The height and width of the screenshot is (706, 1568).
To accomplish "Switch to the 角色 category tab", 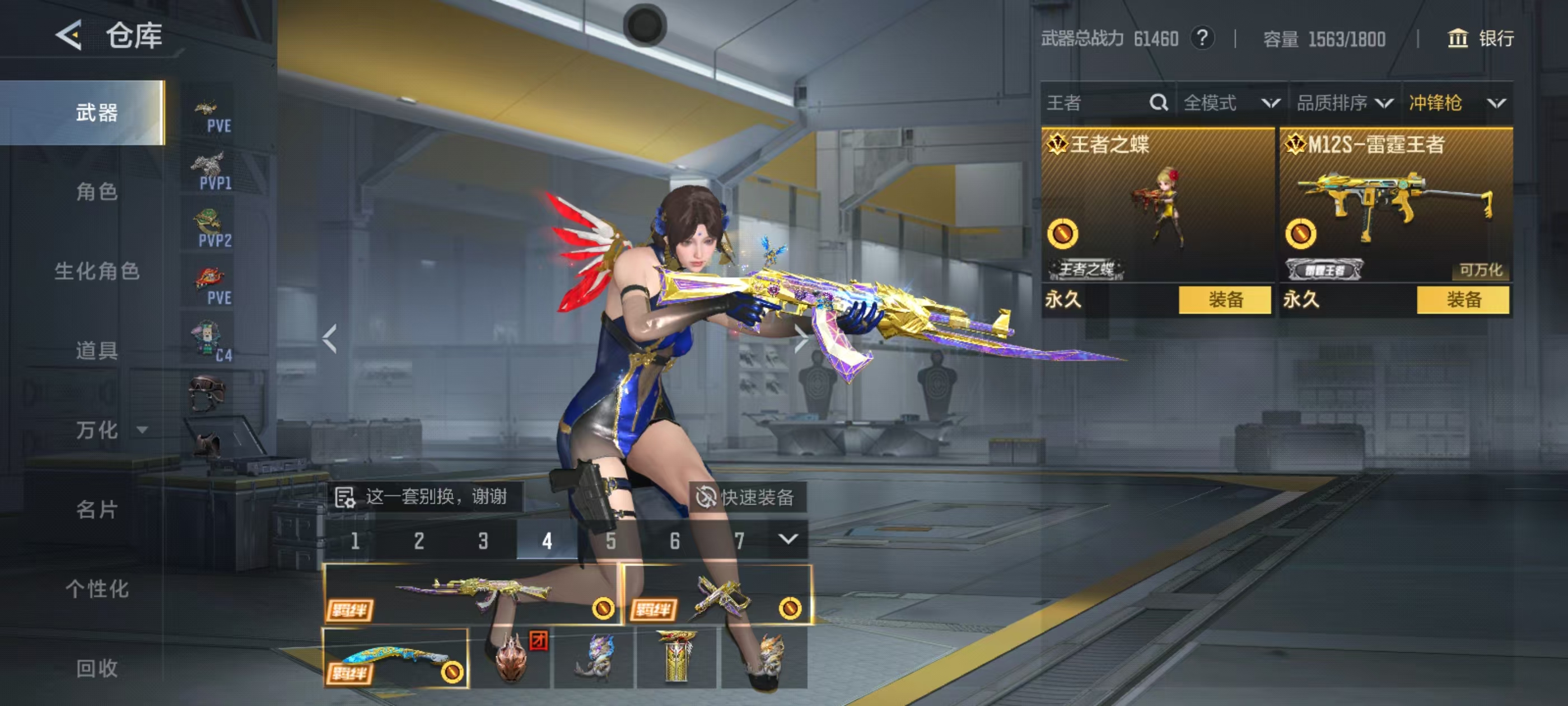I will (96, 192).
